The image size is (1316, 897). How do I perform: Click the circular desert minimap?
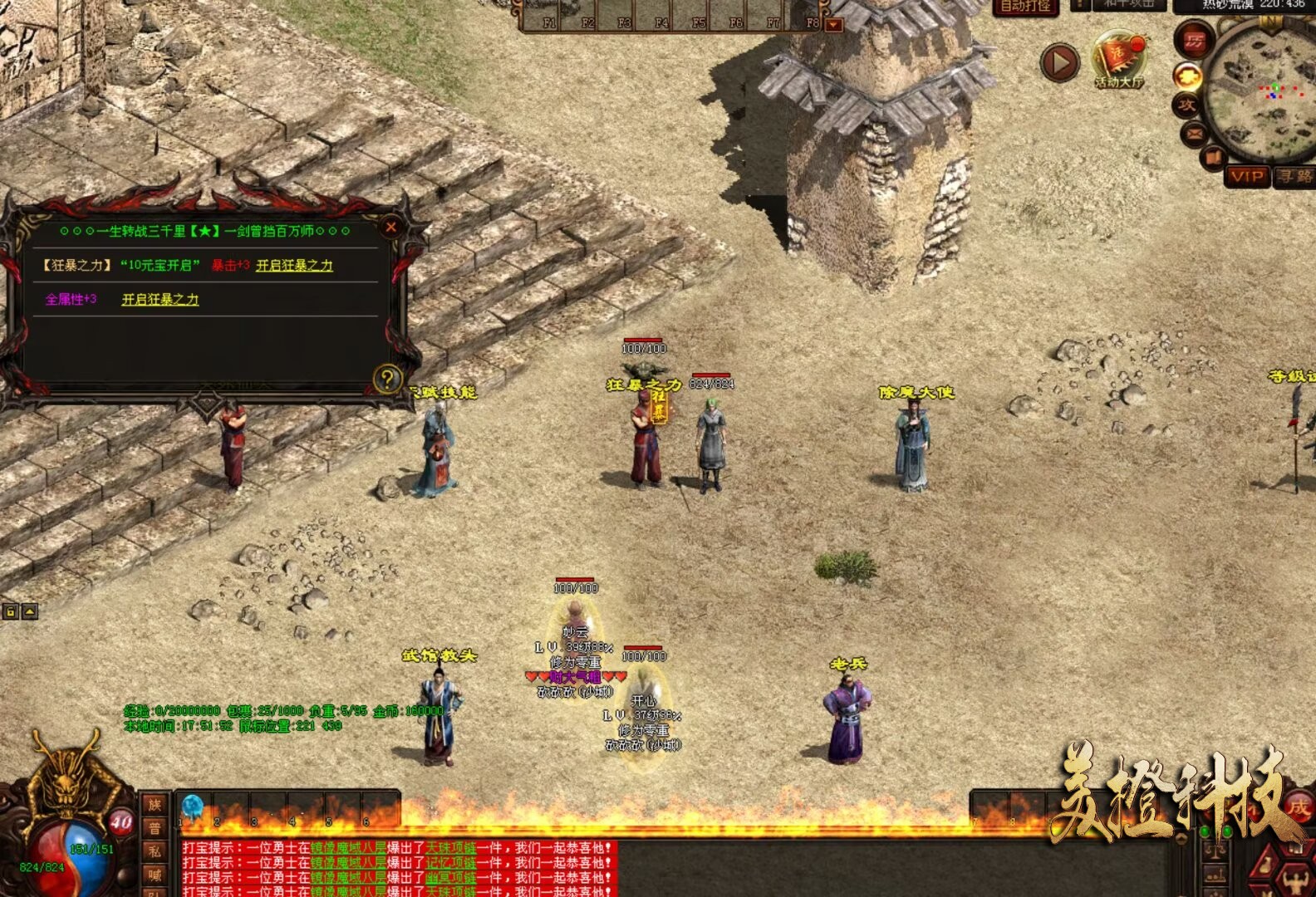click(1263, 91)
